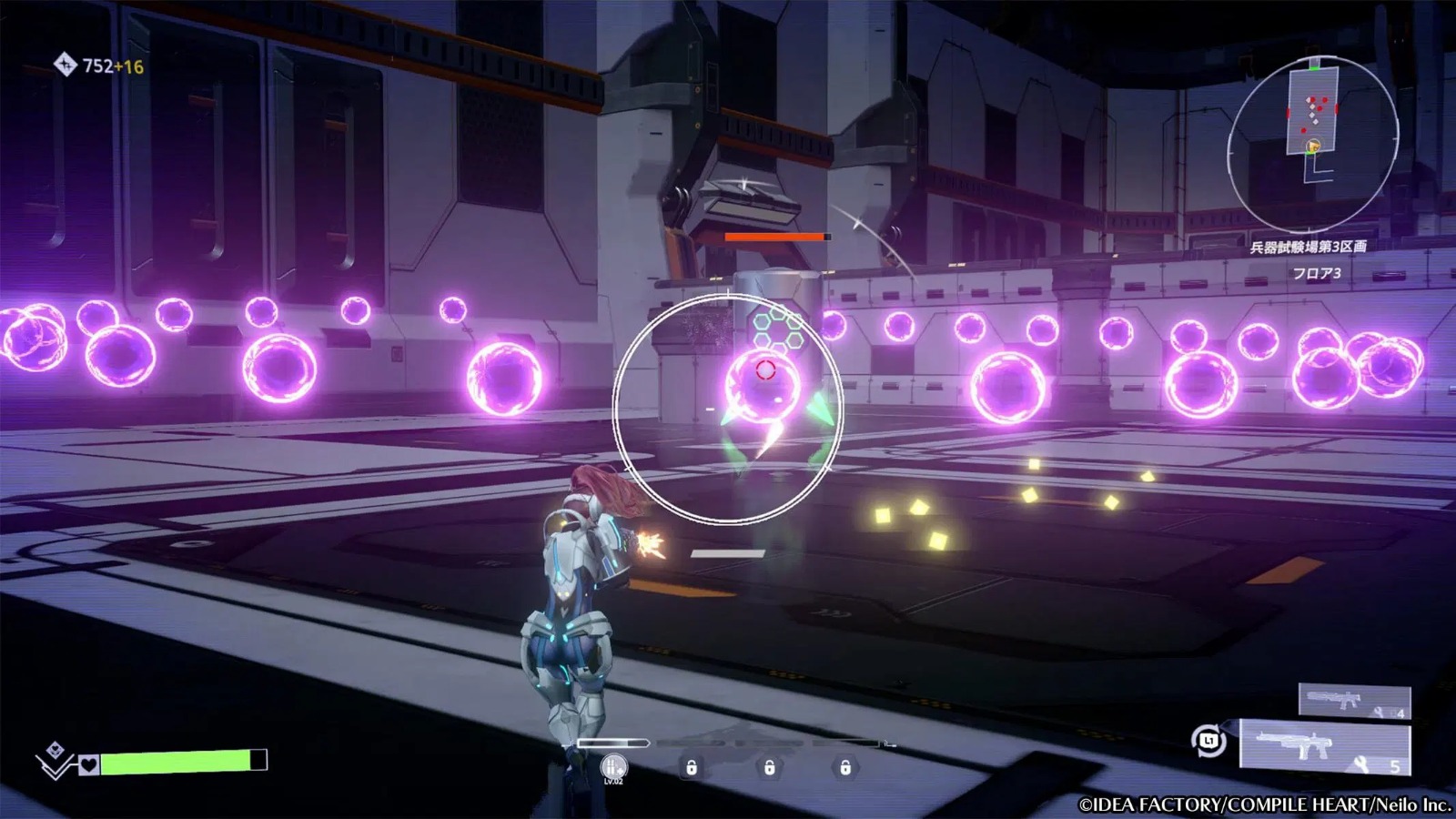Click the wrench icon on the rifle panel
Screen dimensions: 1456x819
1378,712
